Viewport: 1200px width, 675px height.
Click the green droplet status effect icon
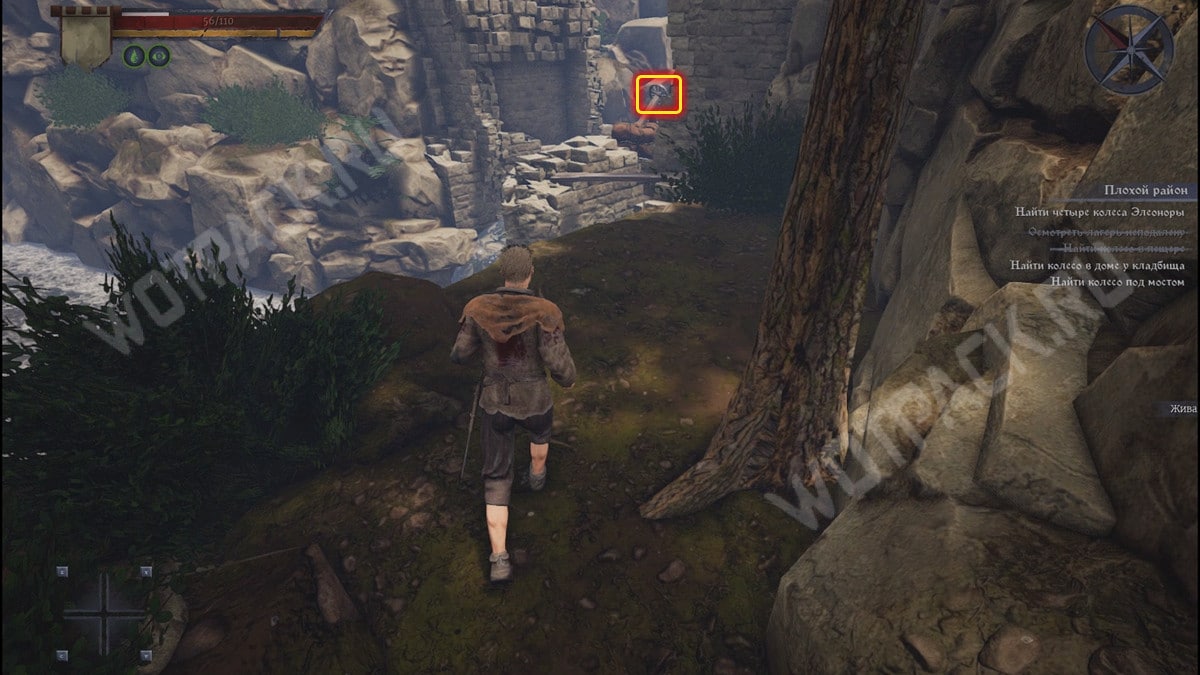(x=133, y=56)
